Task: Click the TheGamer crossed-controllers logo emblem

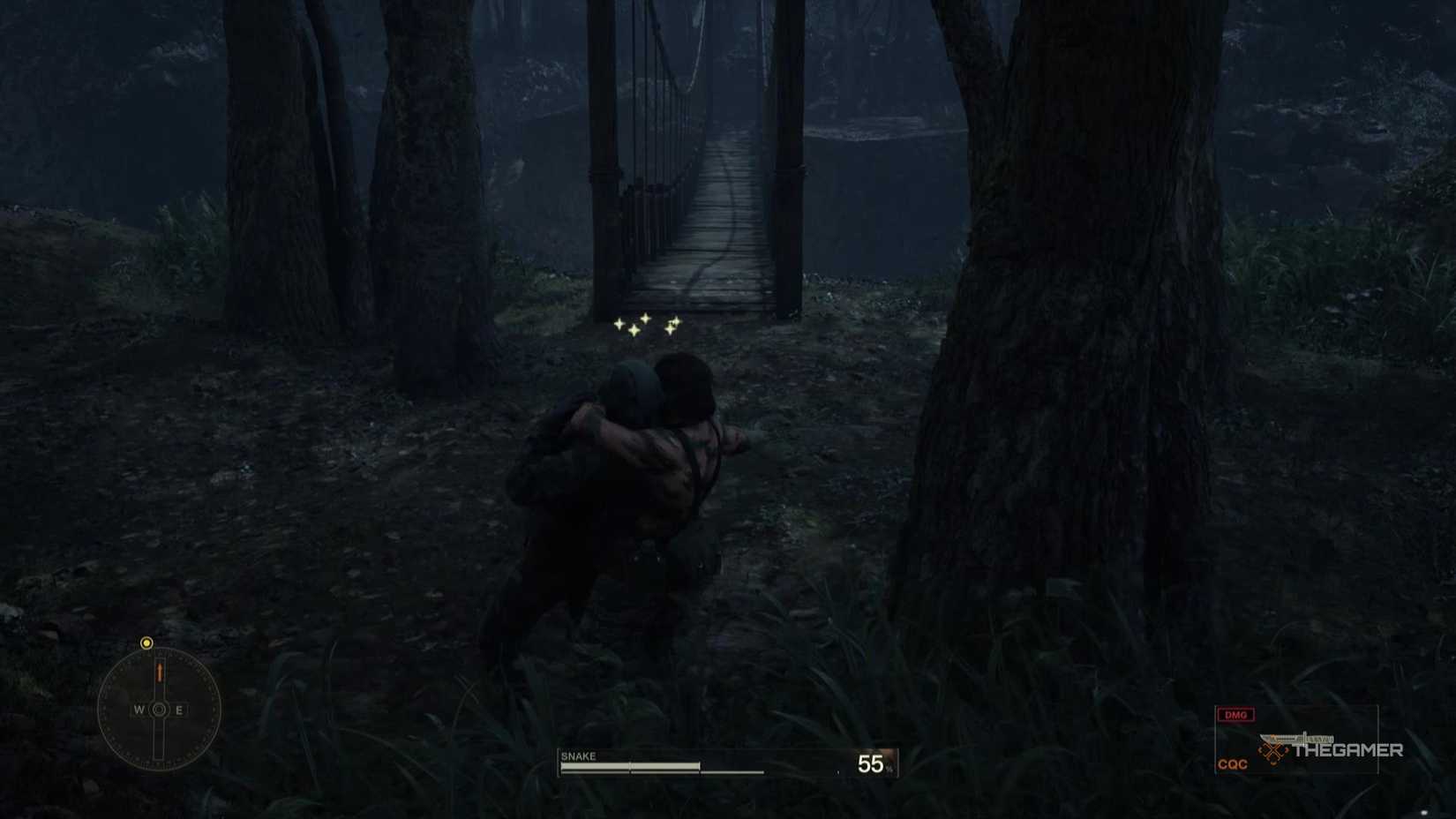Action: click(1272, 751)
